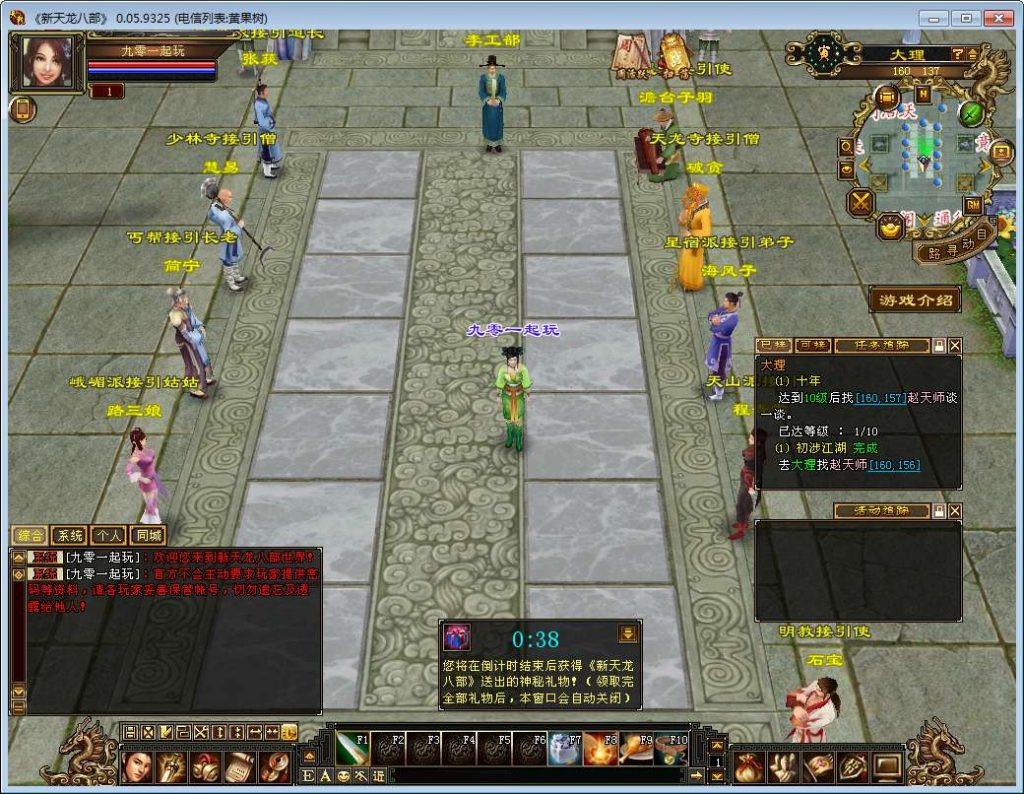
Task: Select the 系统 chat tab
Action: coord(69,536)
